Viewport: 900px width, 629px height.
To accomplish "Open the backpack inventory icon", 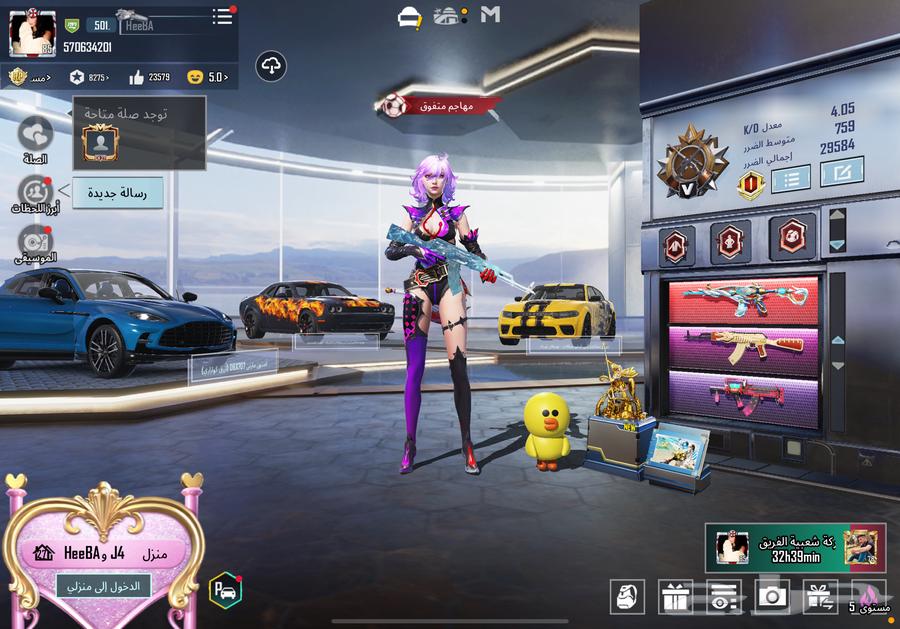I will (627, 596).
